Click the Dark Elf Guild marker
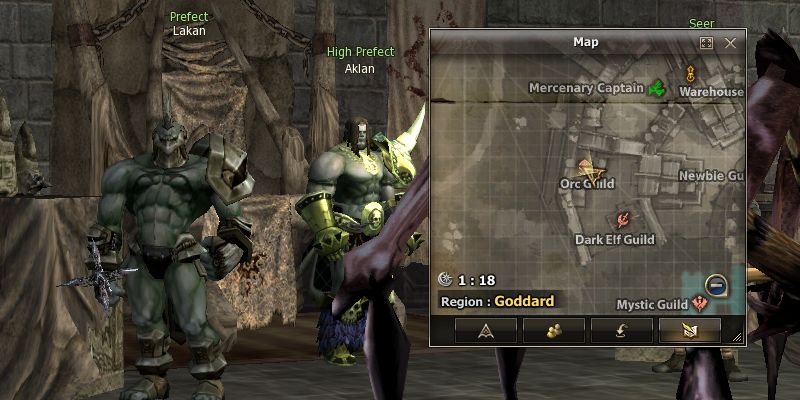 (x=623, y=220)
